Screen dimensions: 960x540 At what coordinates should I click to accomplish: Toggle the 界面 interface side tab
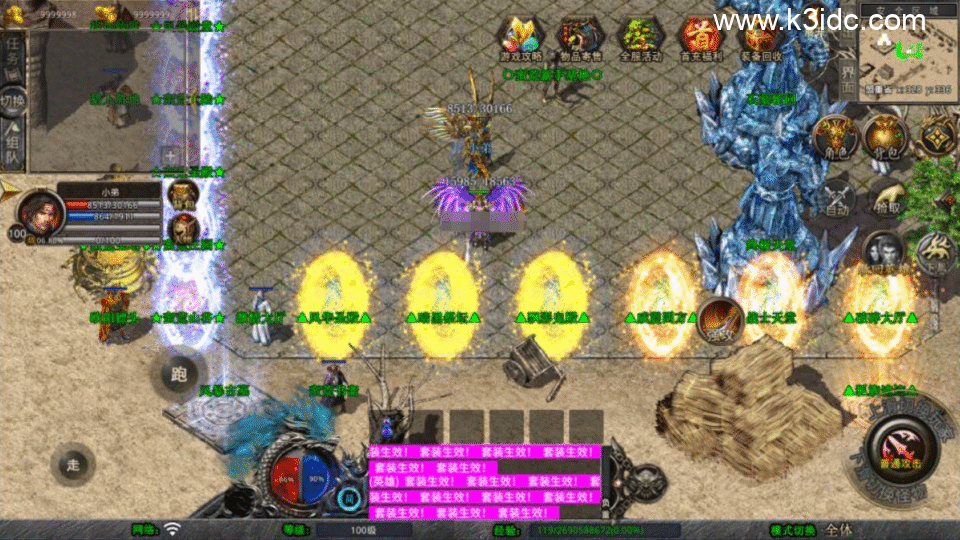pyautogui.click(x=846, y=80)
